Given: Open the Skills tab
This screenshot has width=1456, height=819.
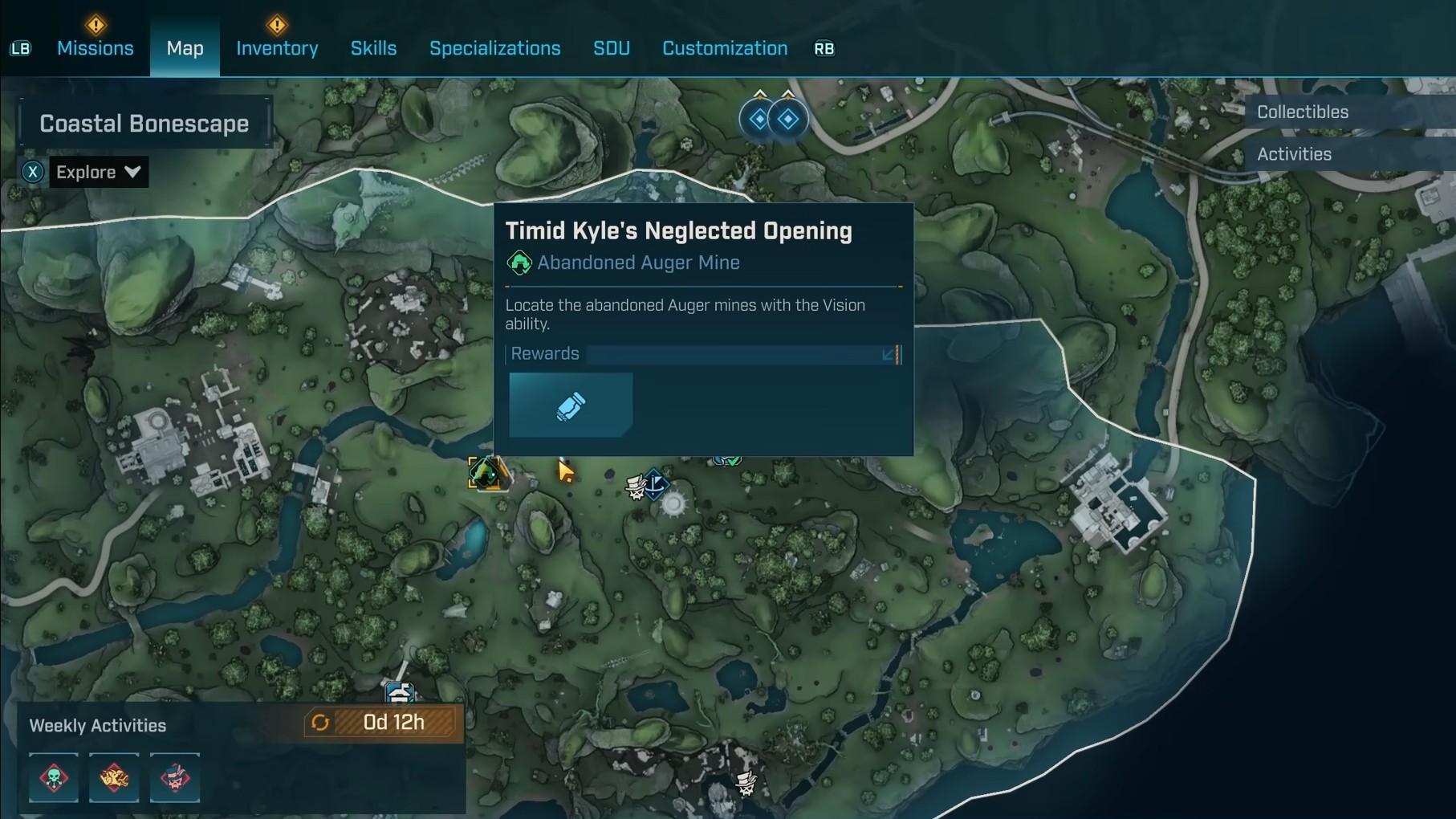Looking at the screenshot, I should pos(373,48).
